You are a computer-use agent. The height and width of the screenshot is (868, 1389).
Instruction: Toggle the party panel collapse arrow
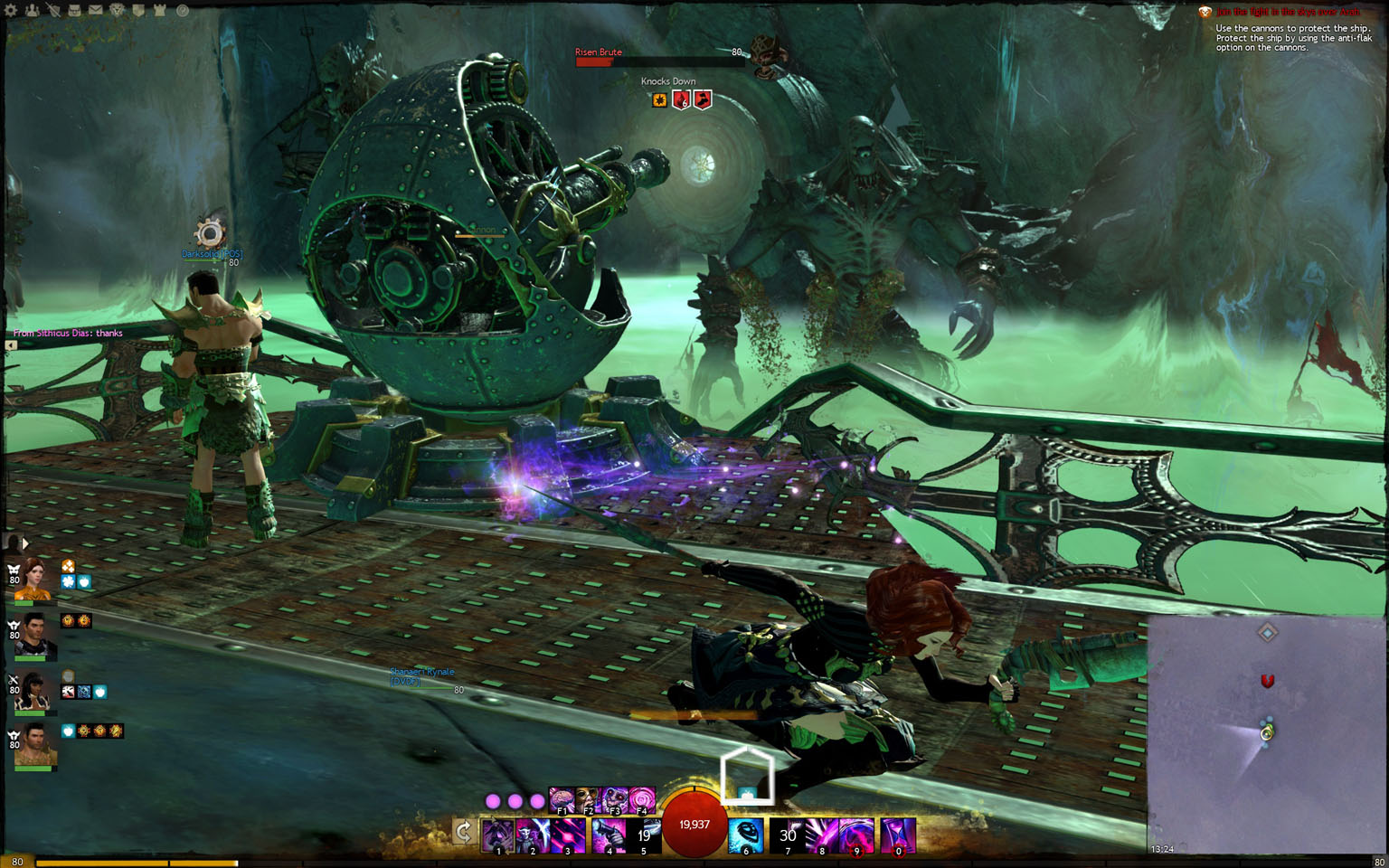pos(25,543)
